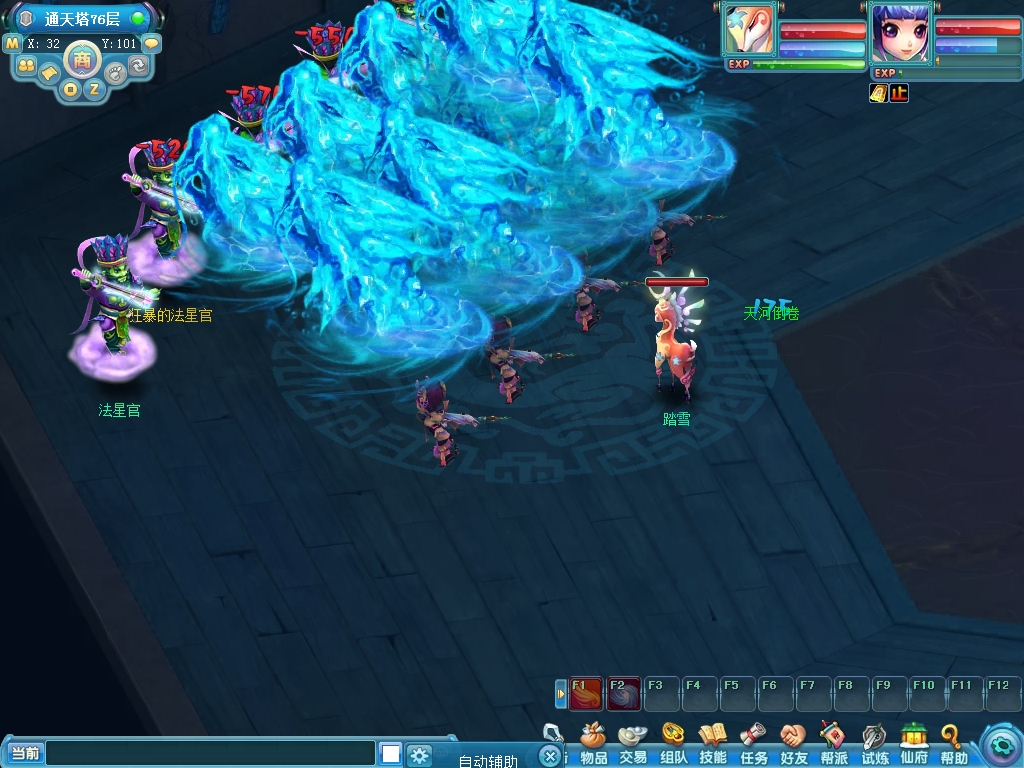Open the 帮派 guild panel
Image resolution: width=1024 pixels, height=768 pixels.
[x=833, y=745]
